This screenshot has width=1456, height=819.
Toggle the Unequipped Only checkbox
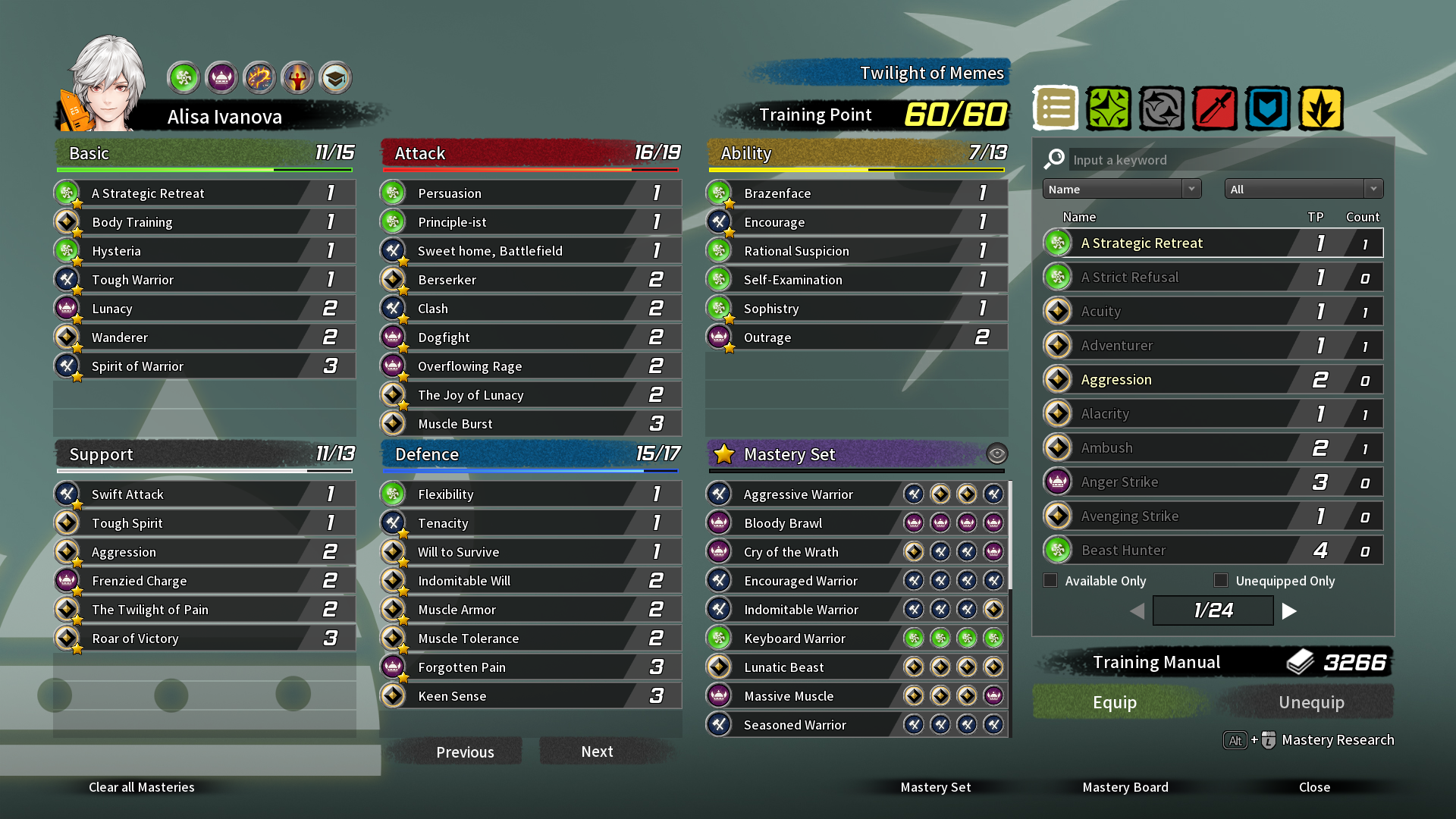point(1221,581)
